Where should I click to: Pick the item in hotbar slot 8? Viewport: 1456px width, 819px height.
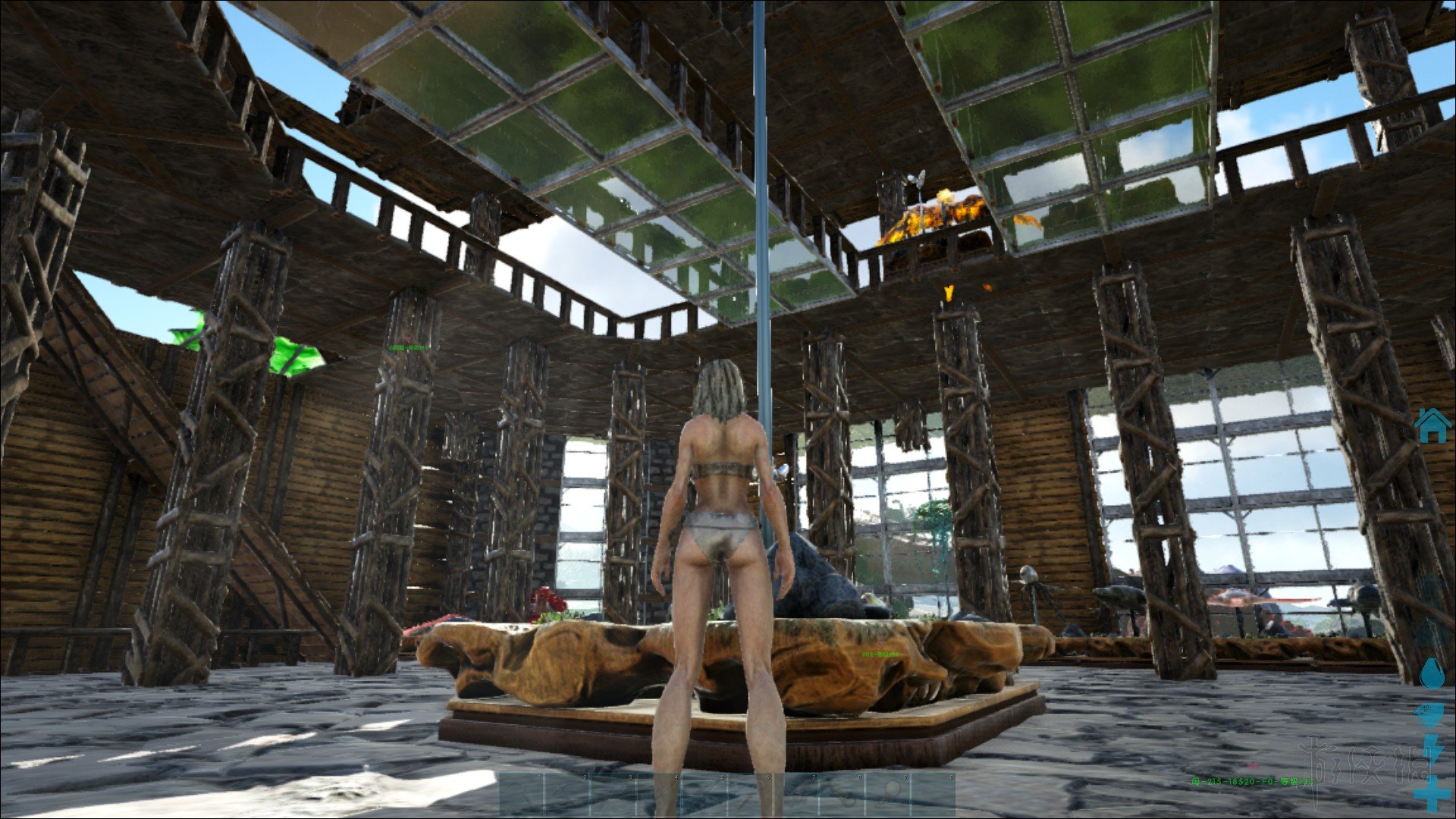click(x=842, y=795)
